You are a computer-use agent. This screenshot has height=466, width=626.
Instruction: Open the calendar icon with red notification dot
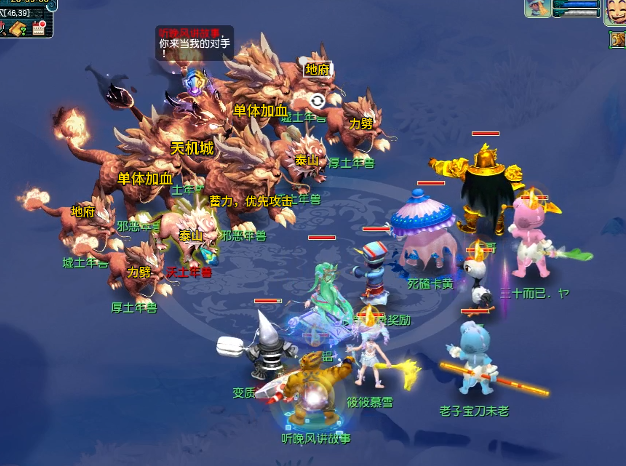coord(41,28)
